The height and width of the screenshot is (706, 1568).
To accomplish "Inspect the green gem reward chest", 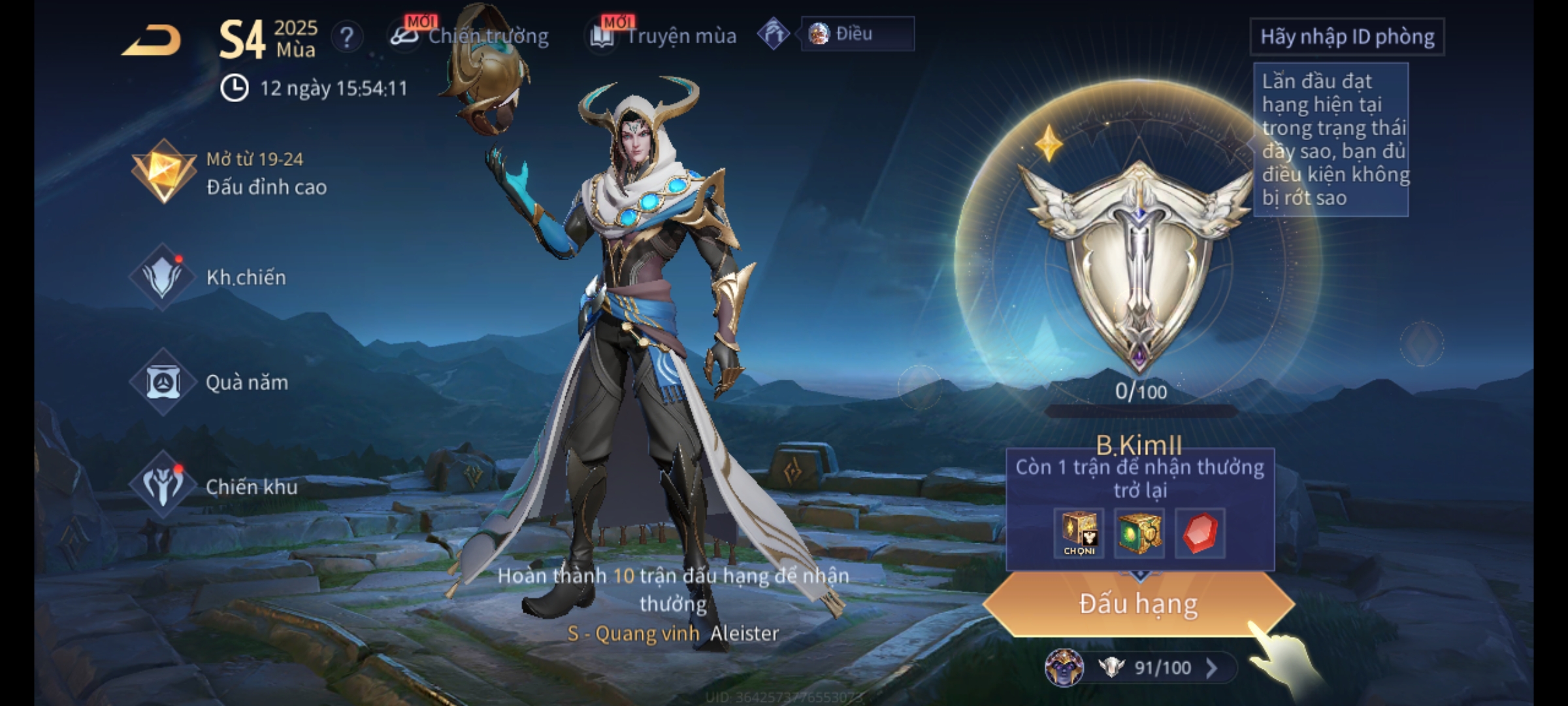I will point(1139,533).
